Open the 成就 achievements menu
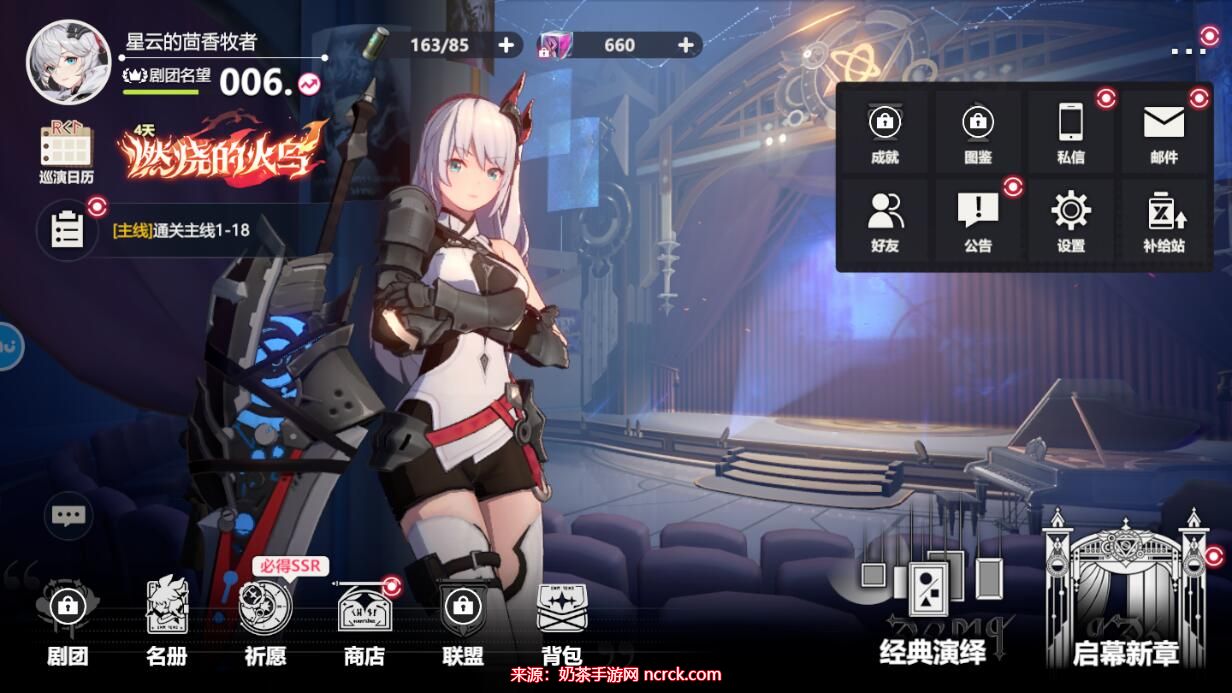 point(884,133)
